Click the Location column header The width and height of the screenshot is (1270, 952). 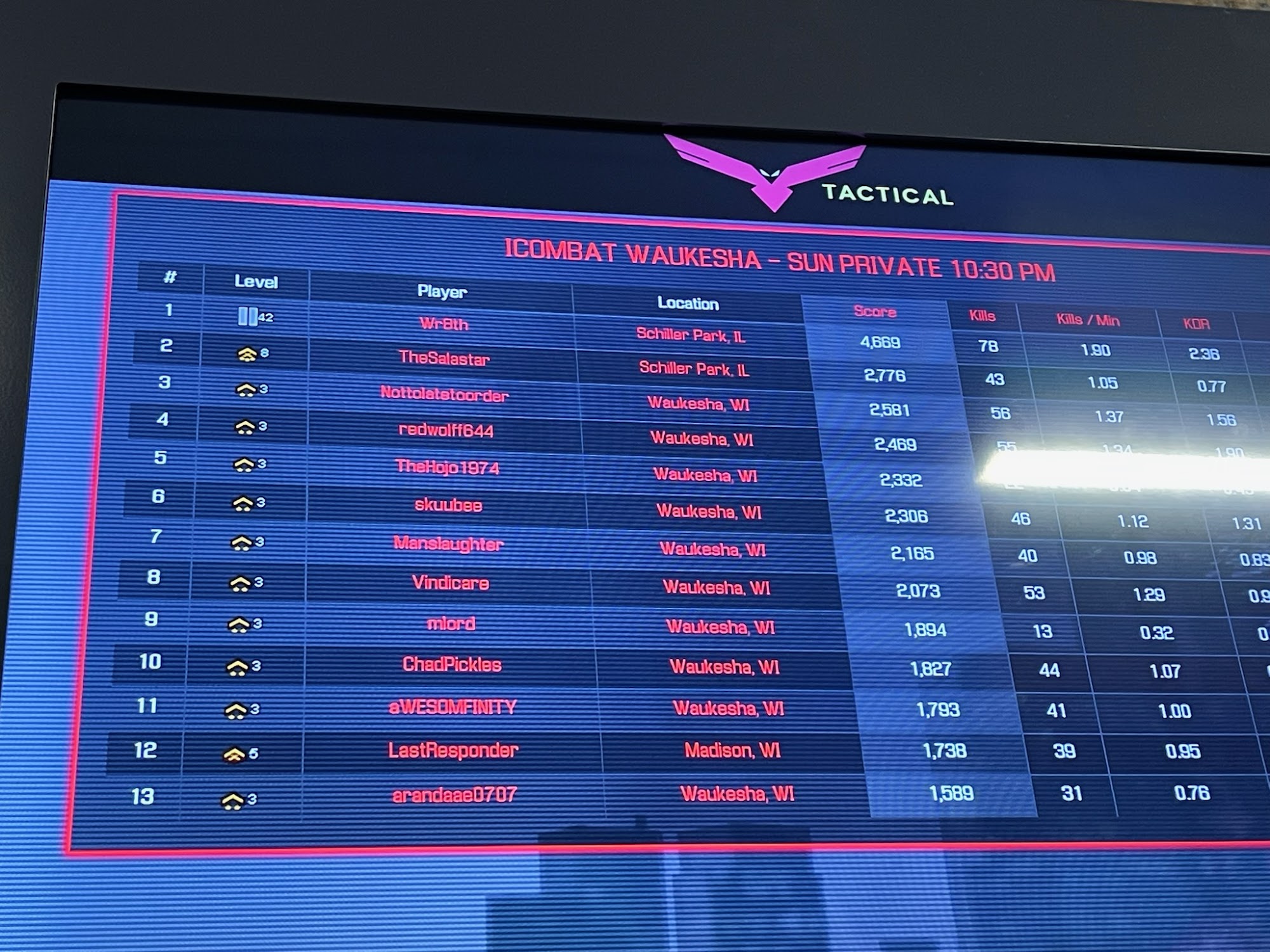[x=688, y=303]
